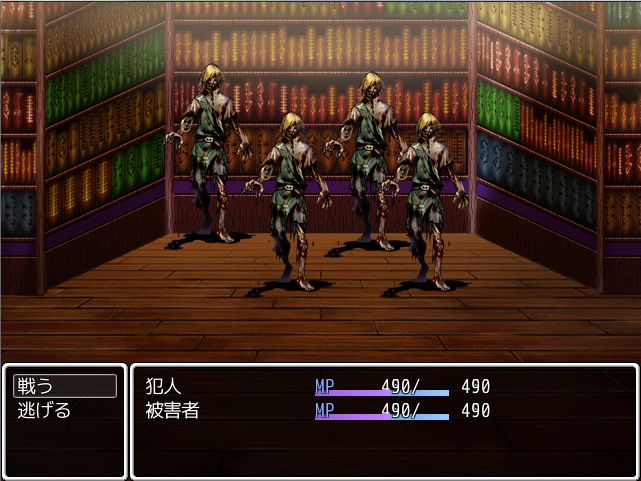641x481 pixels.
Task: Select the 戦う (Fight) command
Action: 64,386
